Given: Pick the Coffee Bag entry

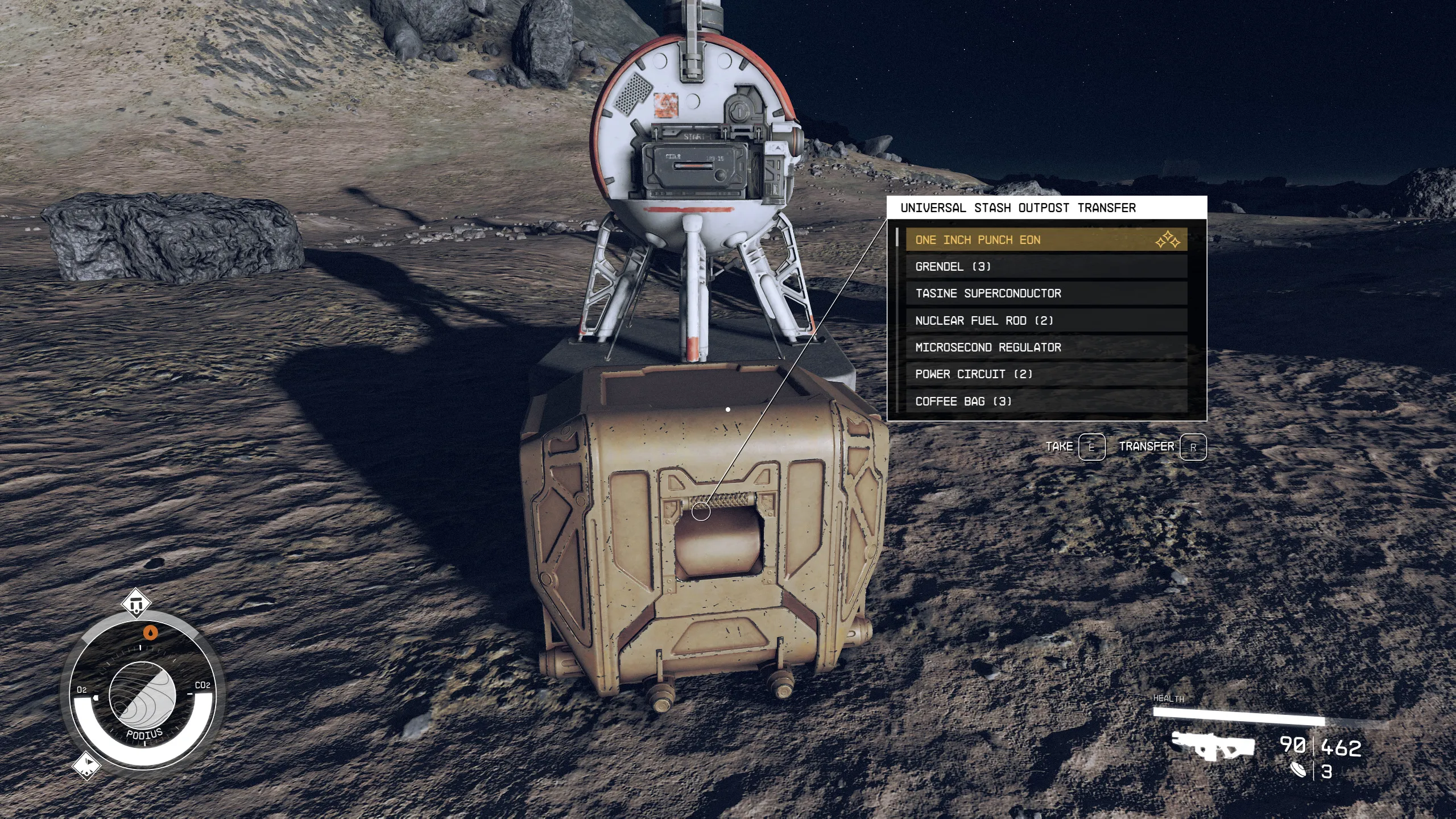Looking at the screenshot, I should [x=1045, y=402].
